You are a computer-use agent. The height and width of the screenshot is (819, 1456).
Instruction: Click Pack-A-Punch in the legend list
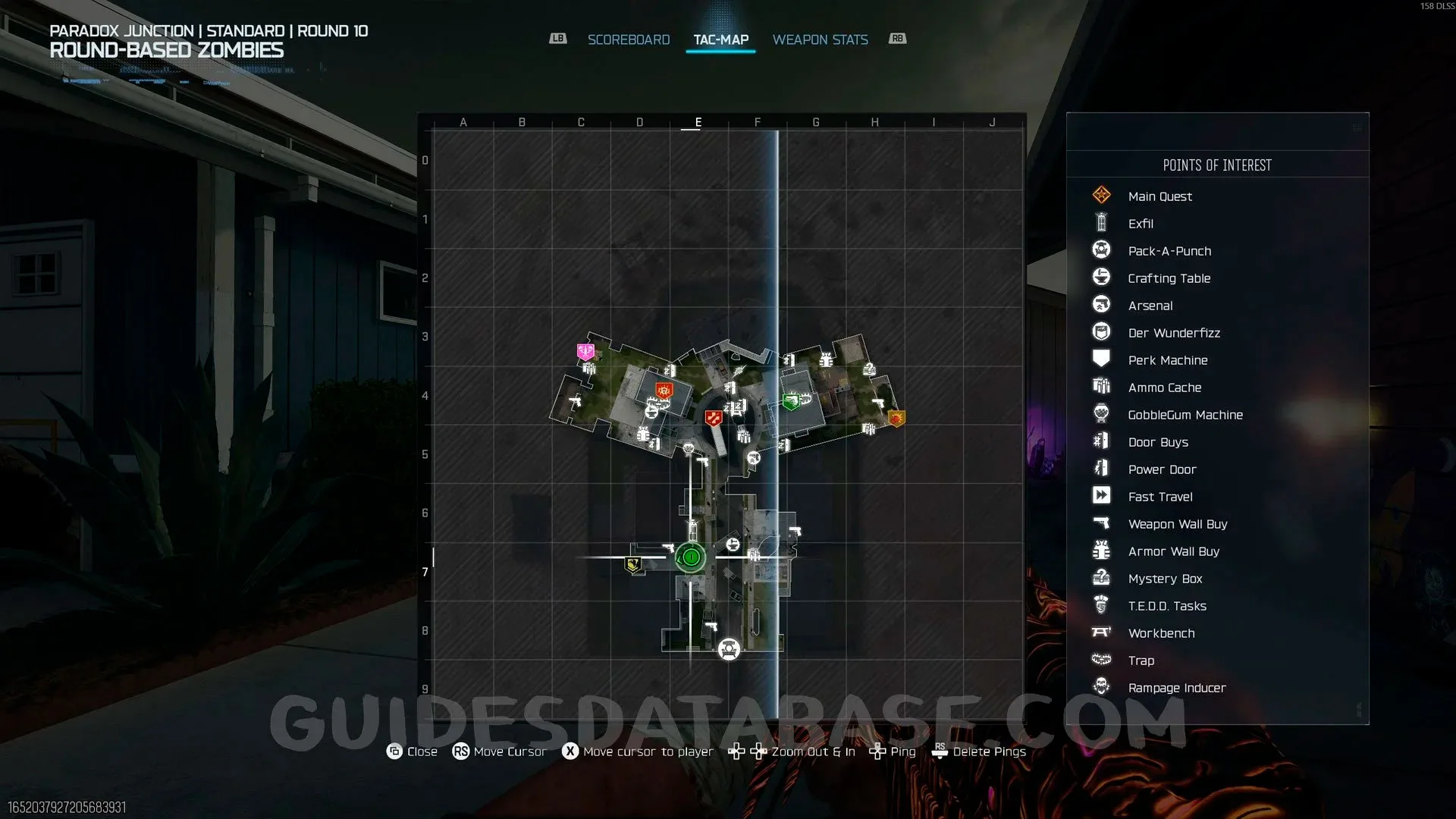coord(1169,251)
